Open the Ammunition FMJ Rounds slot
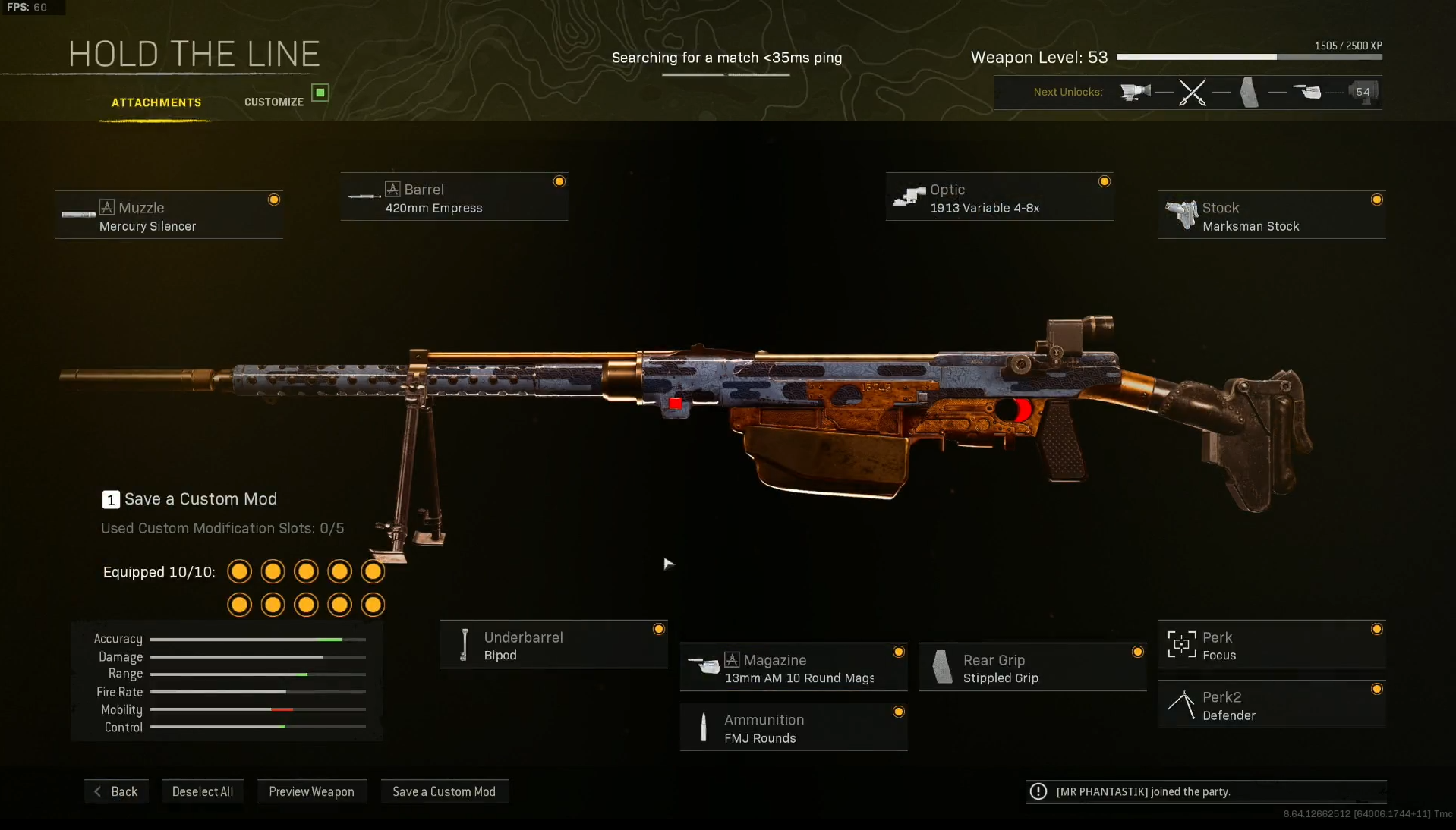This screenshot has width=1456, height=830. (793, 728)
